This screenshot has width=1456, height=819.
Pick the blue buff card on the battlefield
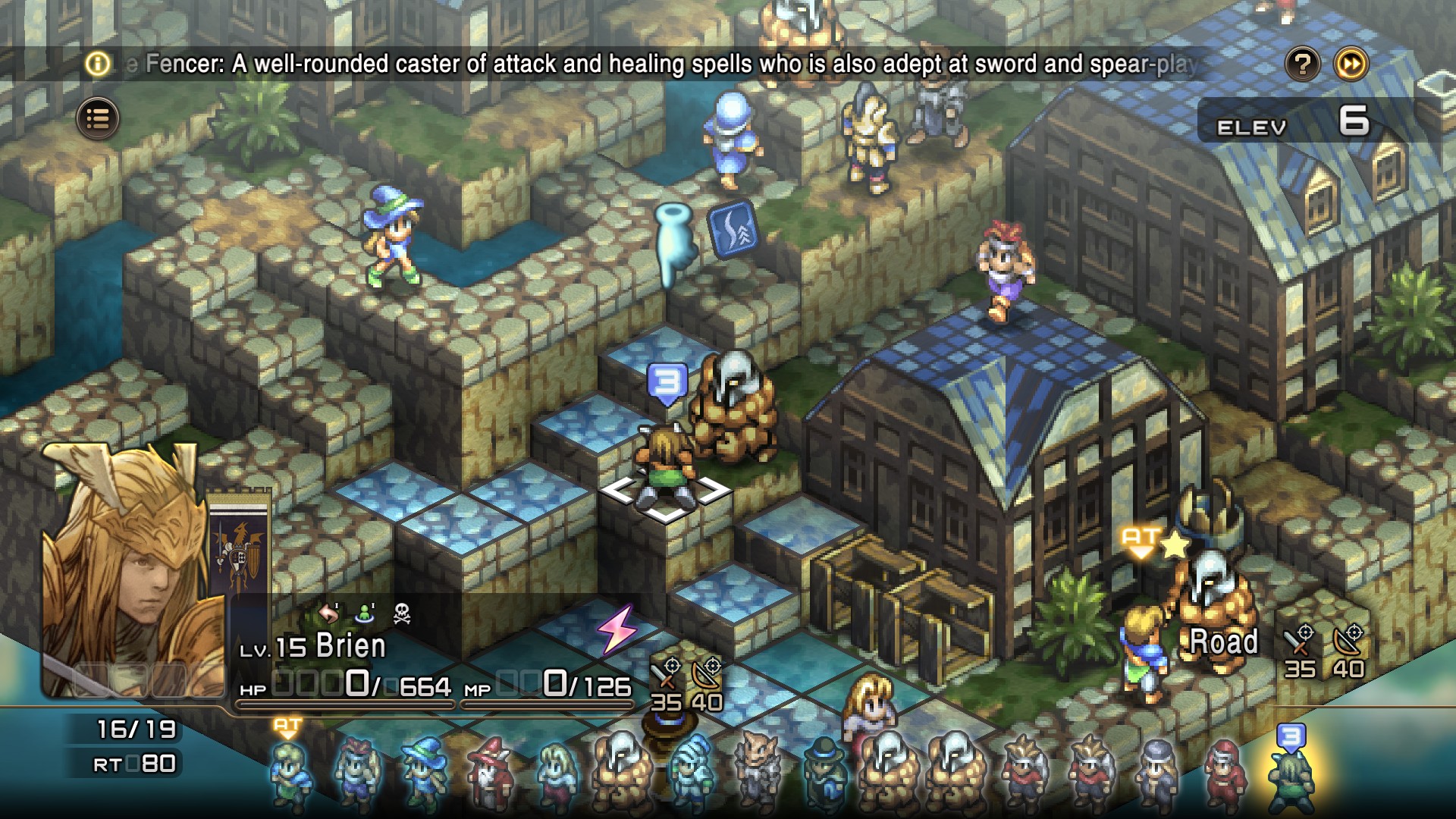733,227
